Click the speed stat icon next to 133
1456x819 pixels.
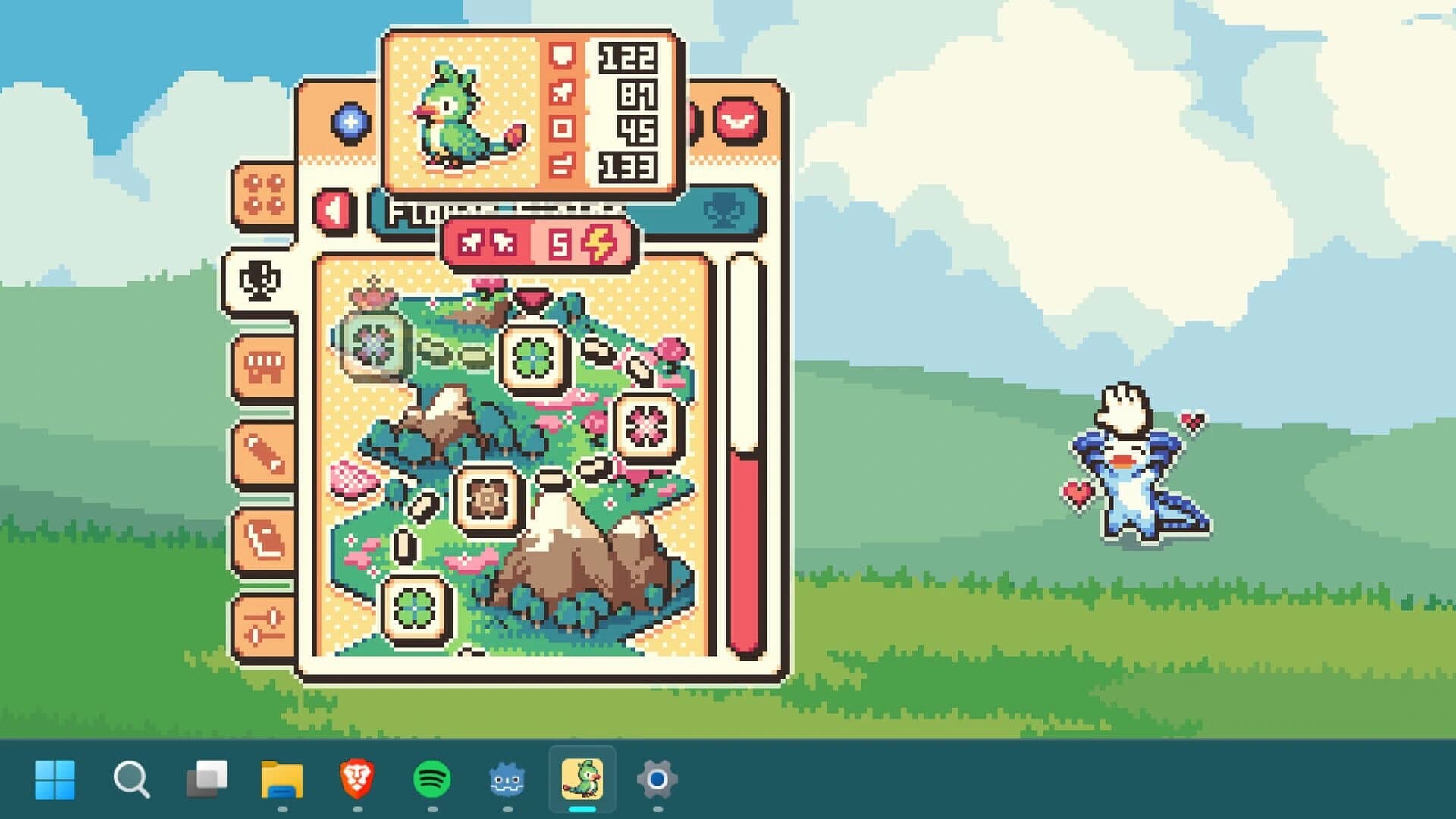(561, 161)
